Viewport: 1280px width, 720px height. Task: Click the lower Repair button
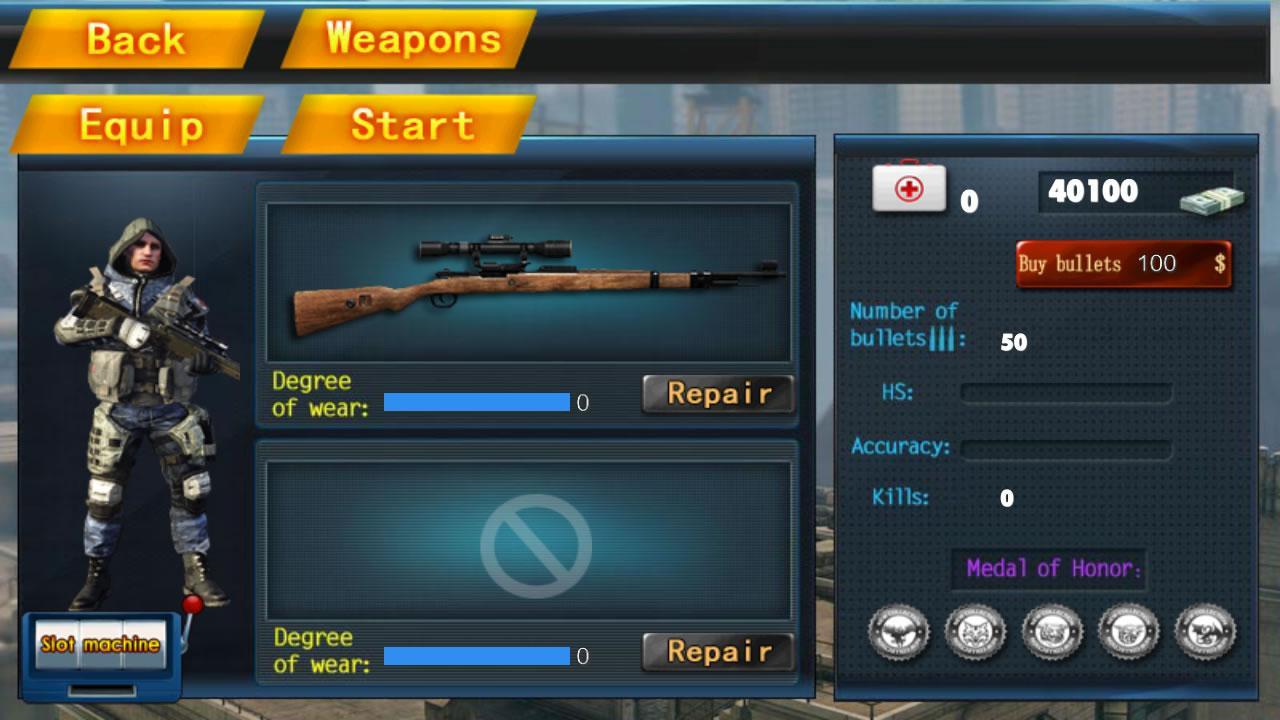coord(716,652)
